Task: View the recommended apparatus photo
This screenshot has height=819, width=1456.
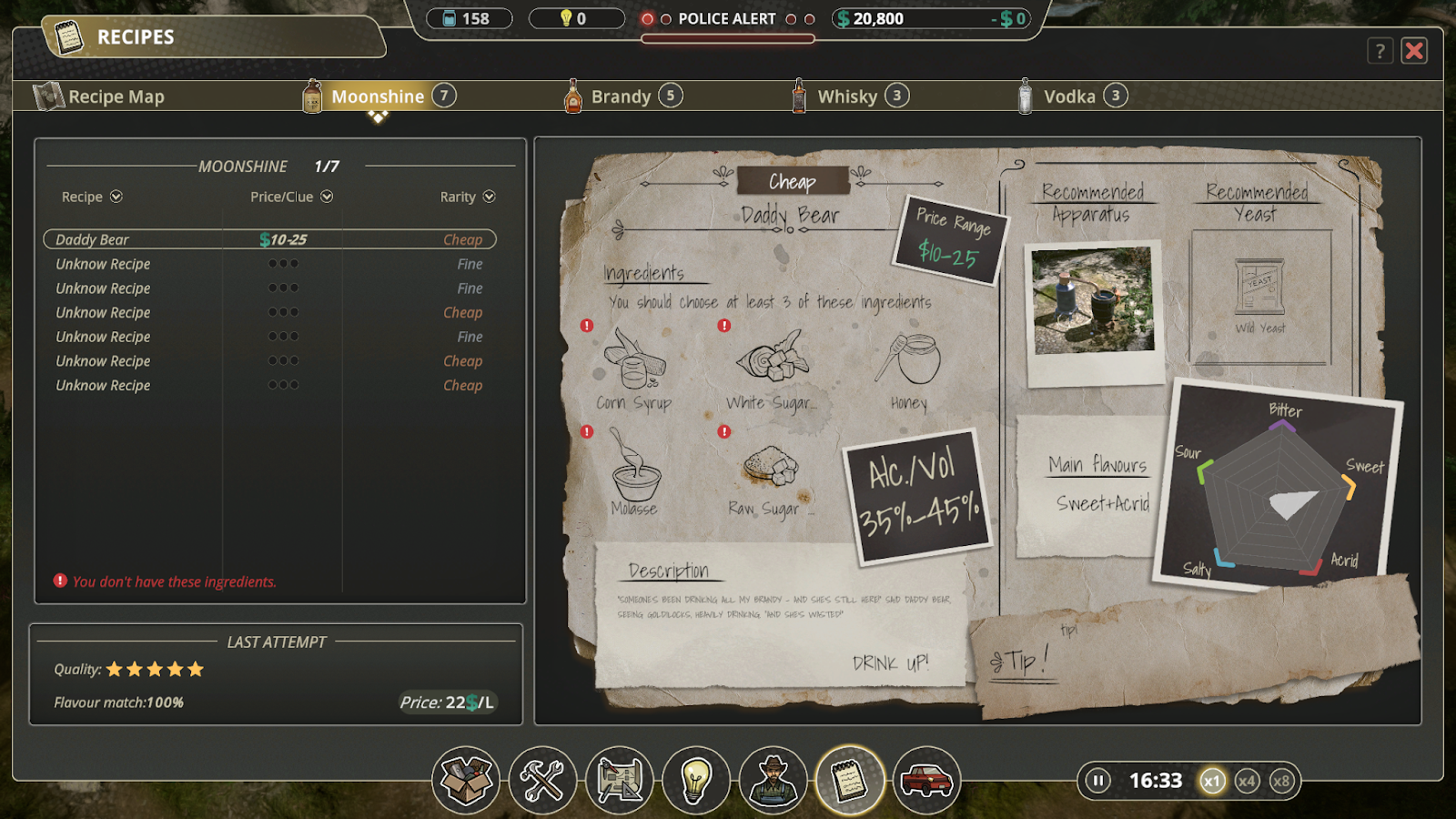Action: pyautogui.click(x=1094, y=300)
